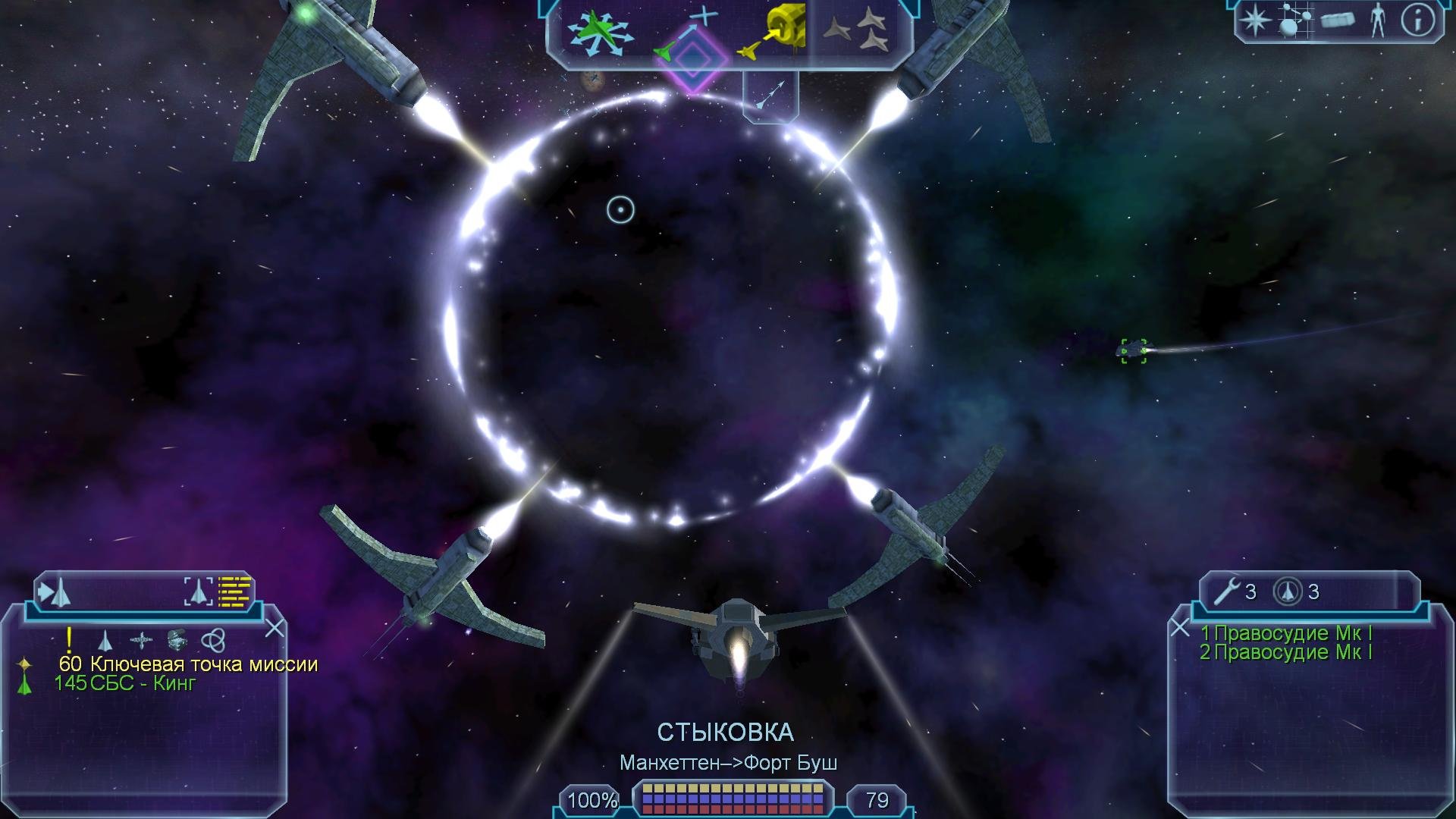Close the contact list panel

tap(275, 628)
